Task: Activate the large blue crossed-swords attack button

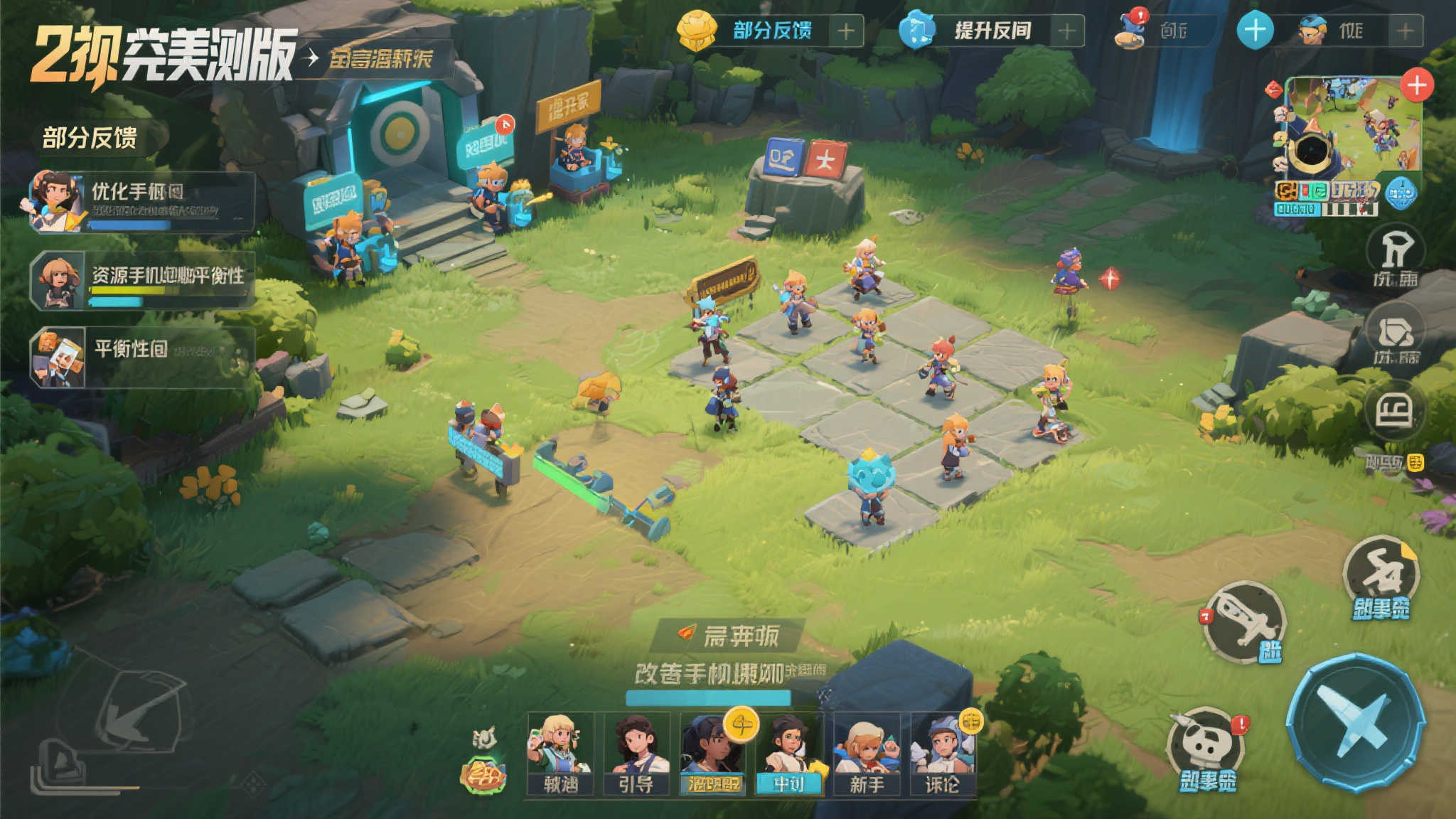Action: point(1356,722)
